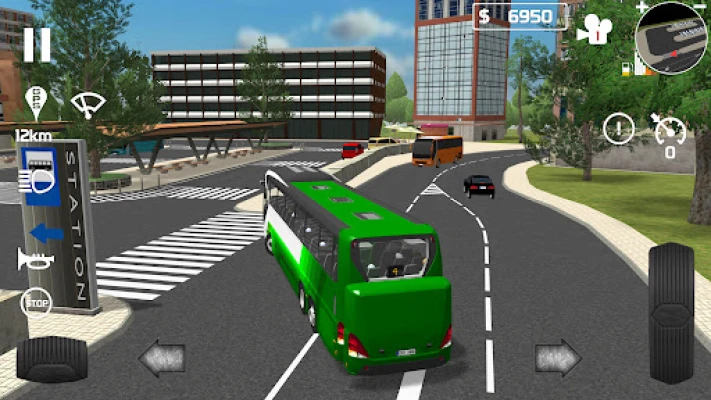
Task: Zoom in the minimap with plus
Action: click(x=641, y=7)
